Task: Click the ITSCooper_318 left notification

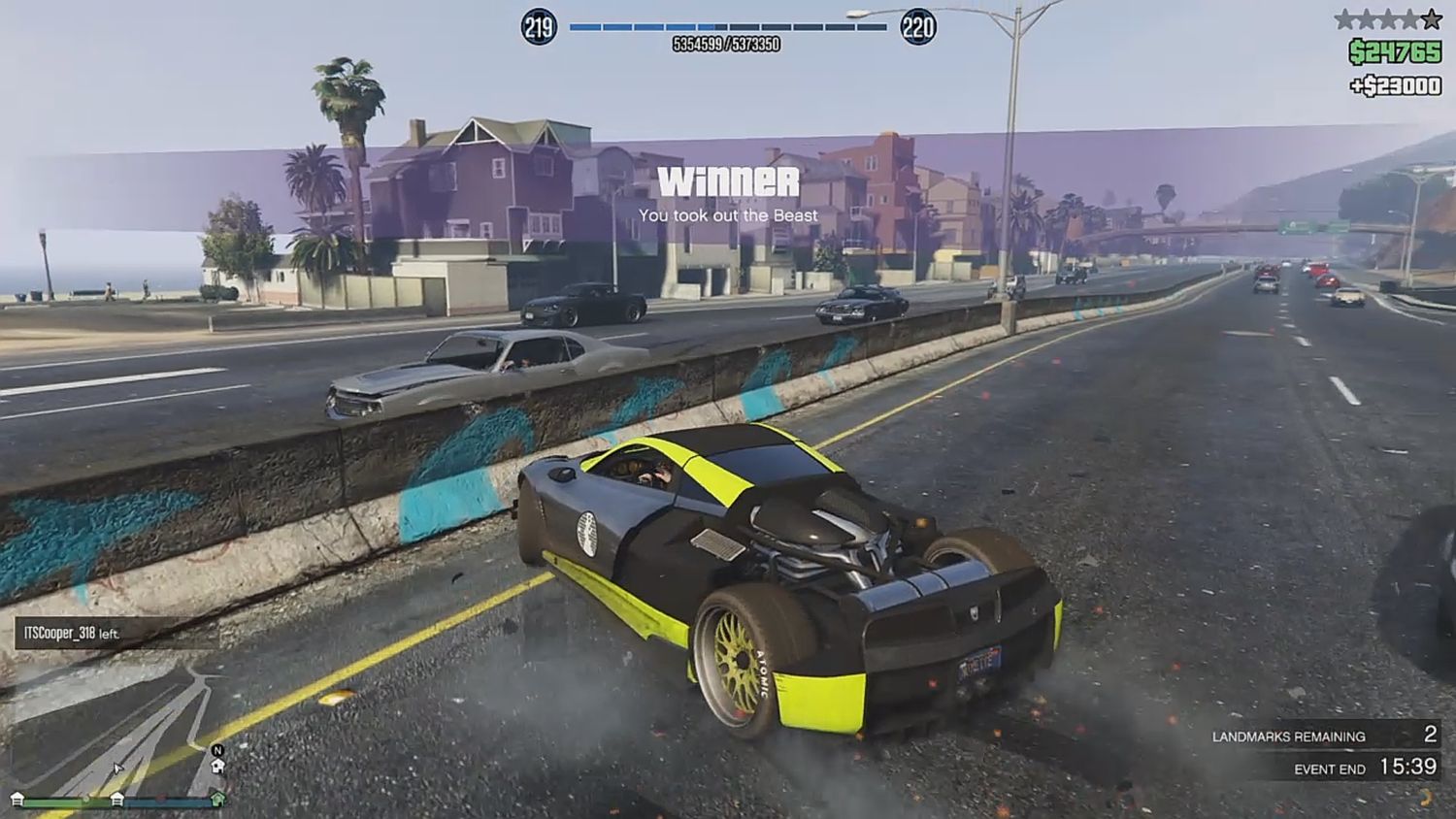Action: click(73, 634)
